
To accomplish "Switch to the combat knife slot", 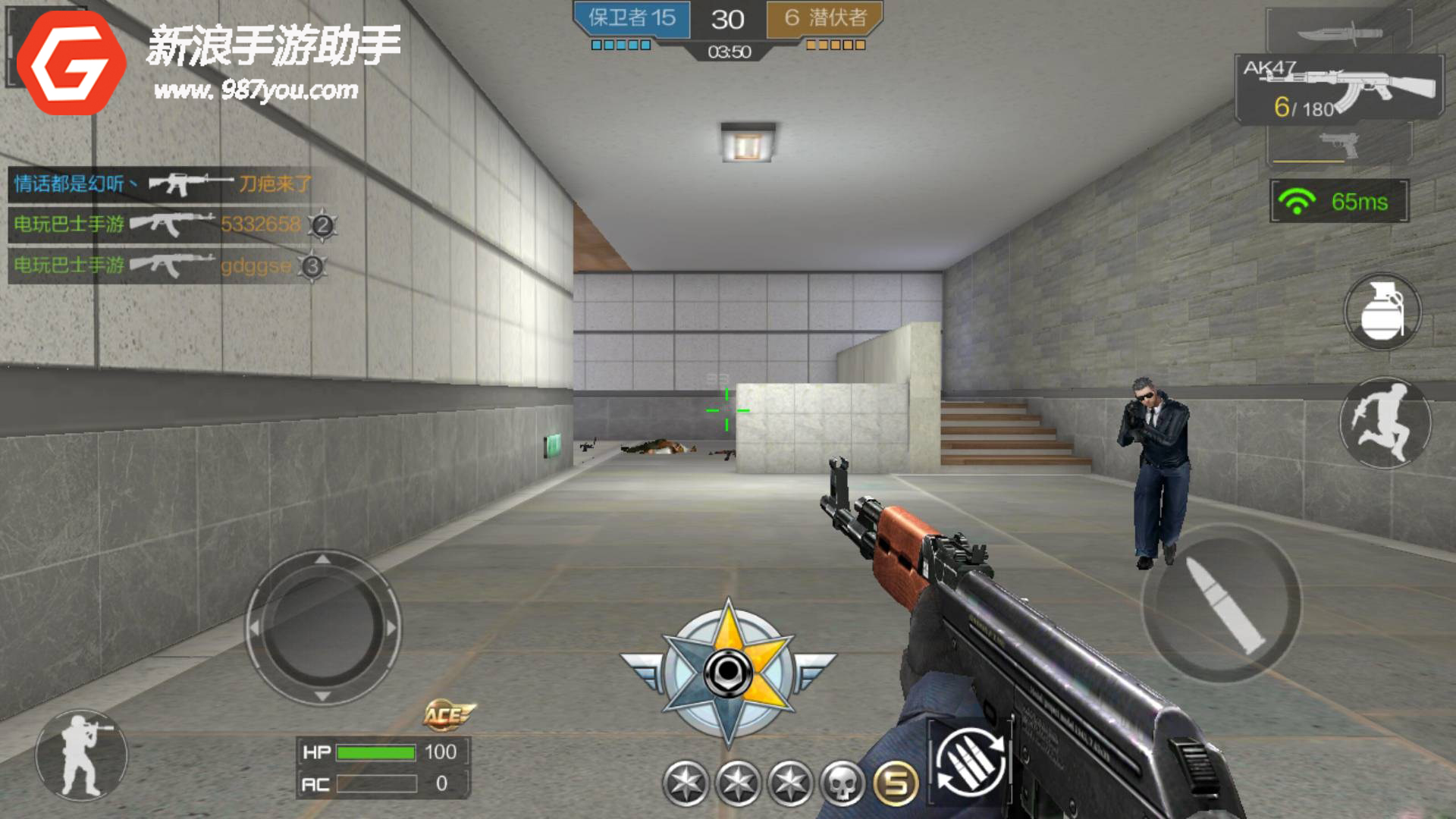I will click(x=1338, y=33).
